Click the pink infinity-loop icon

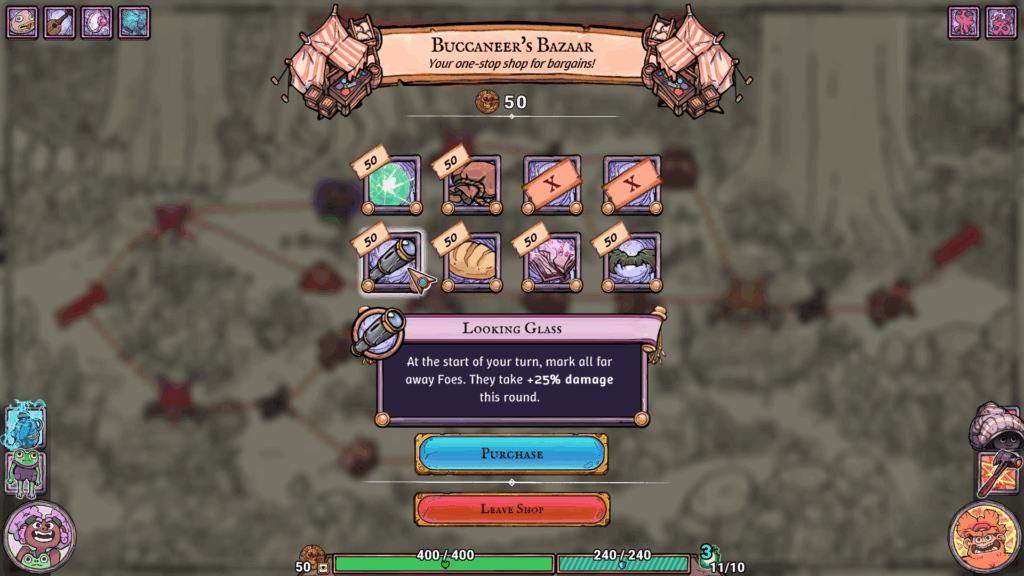1001,22
